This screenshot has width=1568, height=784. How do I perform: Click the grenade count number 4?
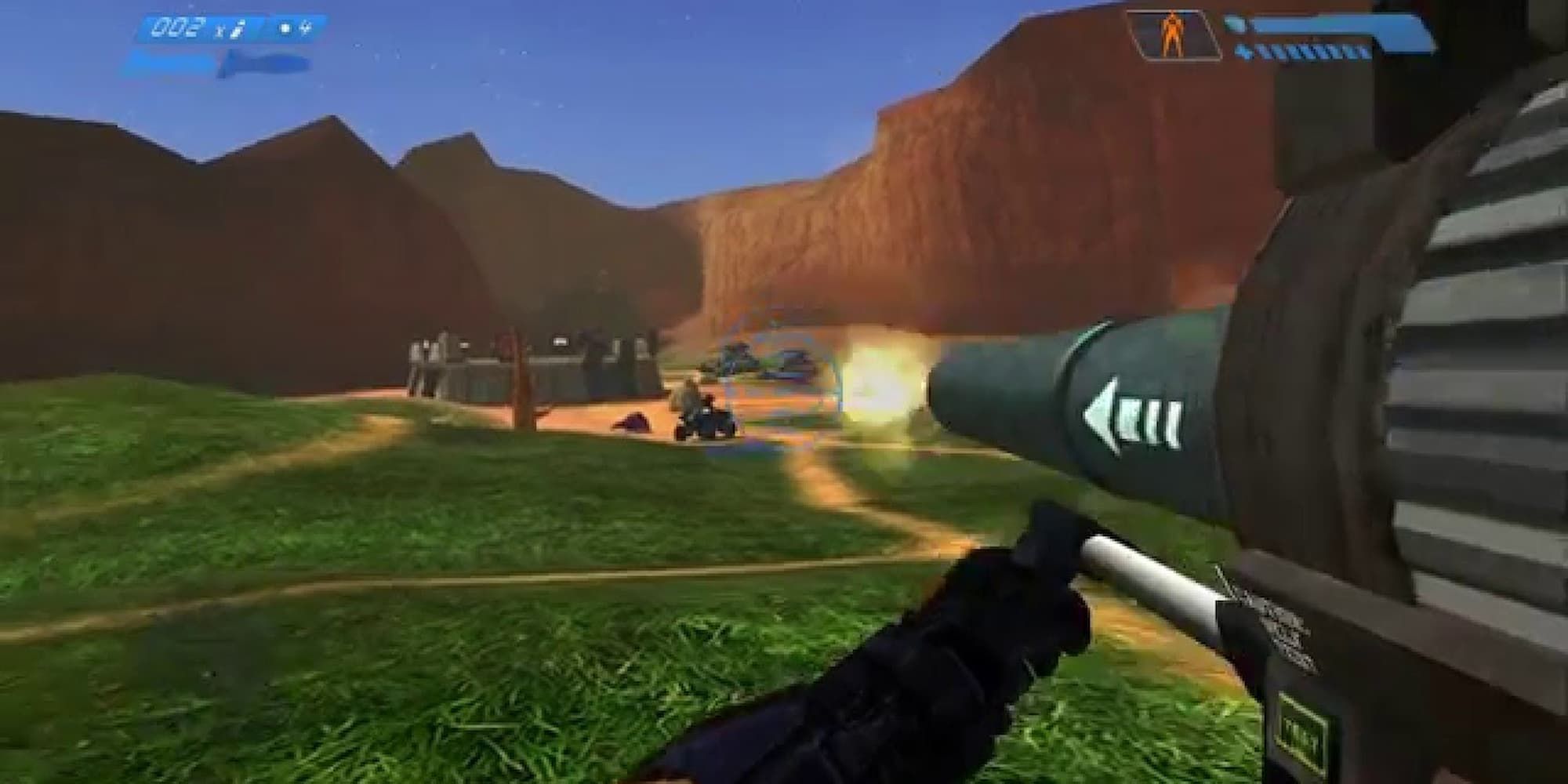click(307, 27)
